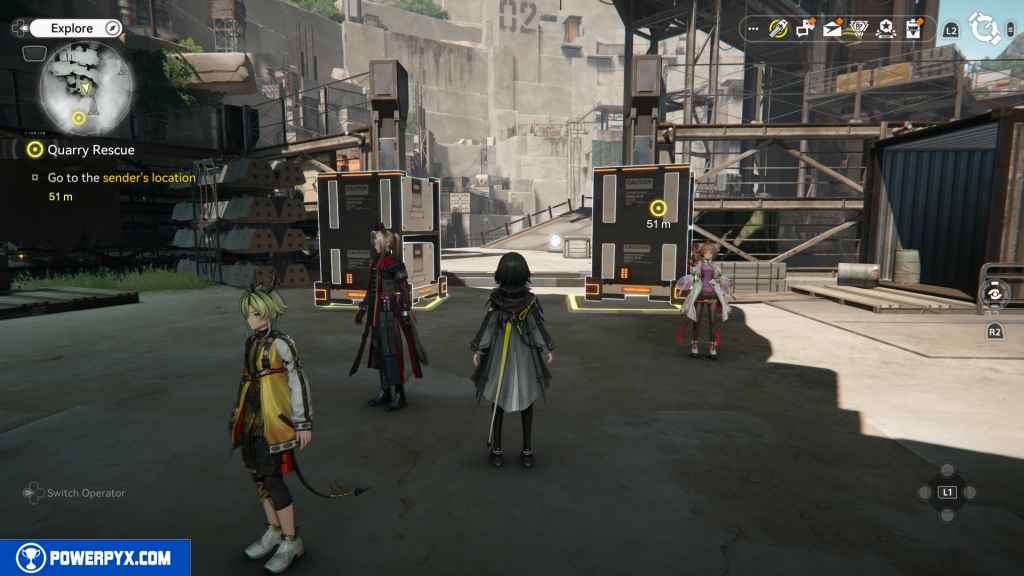Open the star medal icon

[x=885, y=29]
